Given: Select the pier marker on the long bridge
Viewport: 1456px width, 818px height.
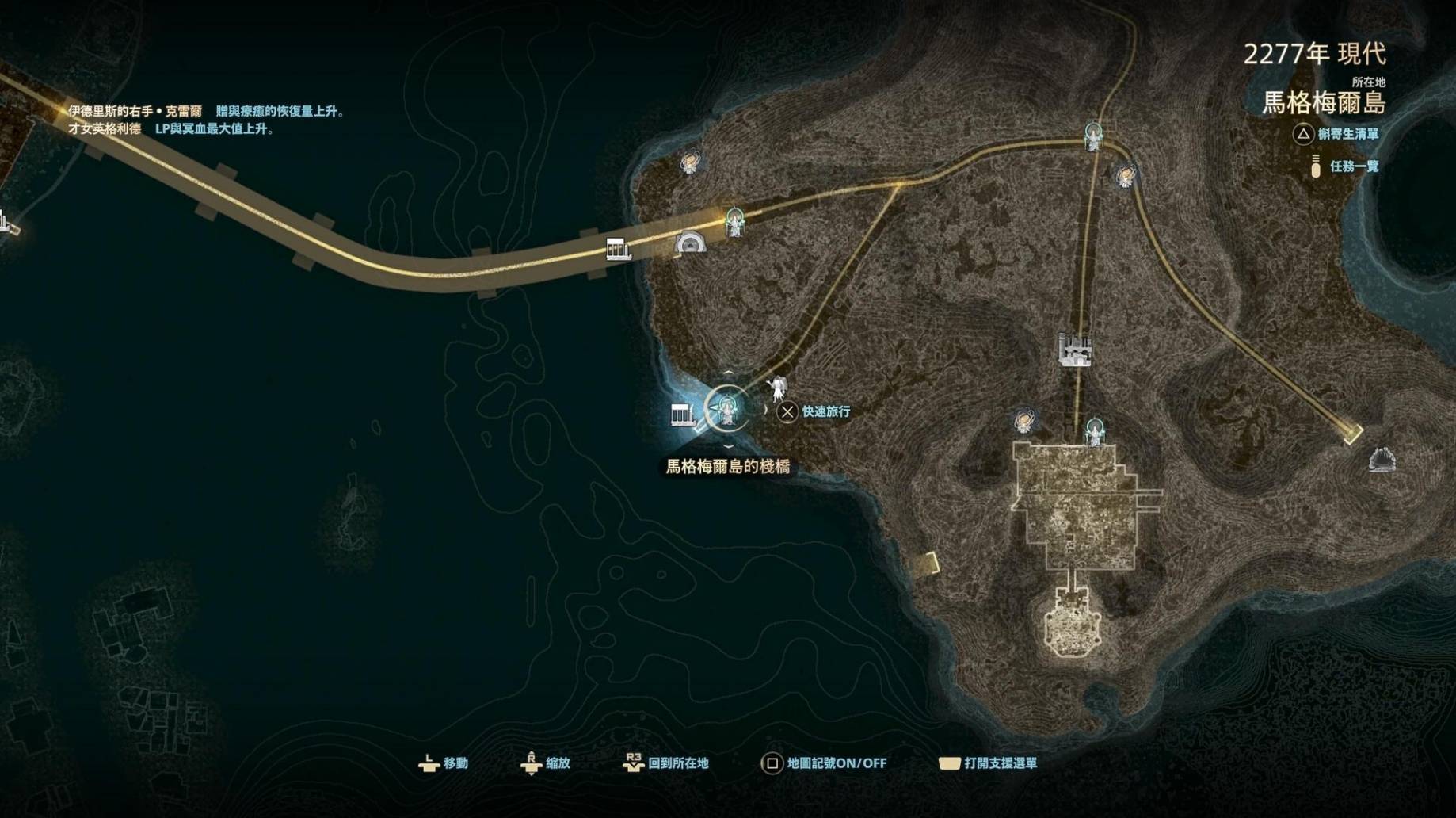Looking at the screenshot, I should click(x=618, y=249).
